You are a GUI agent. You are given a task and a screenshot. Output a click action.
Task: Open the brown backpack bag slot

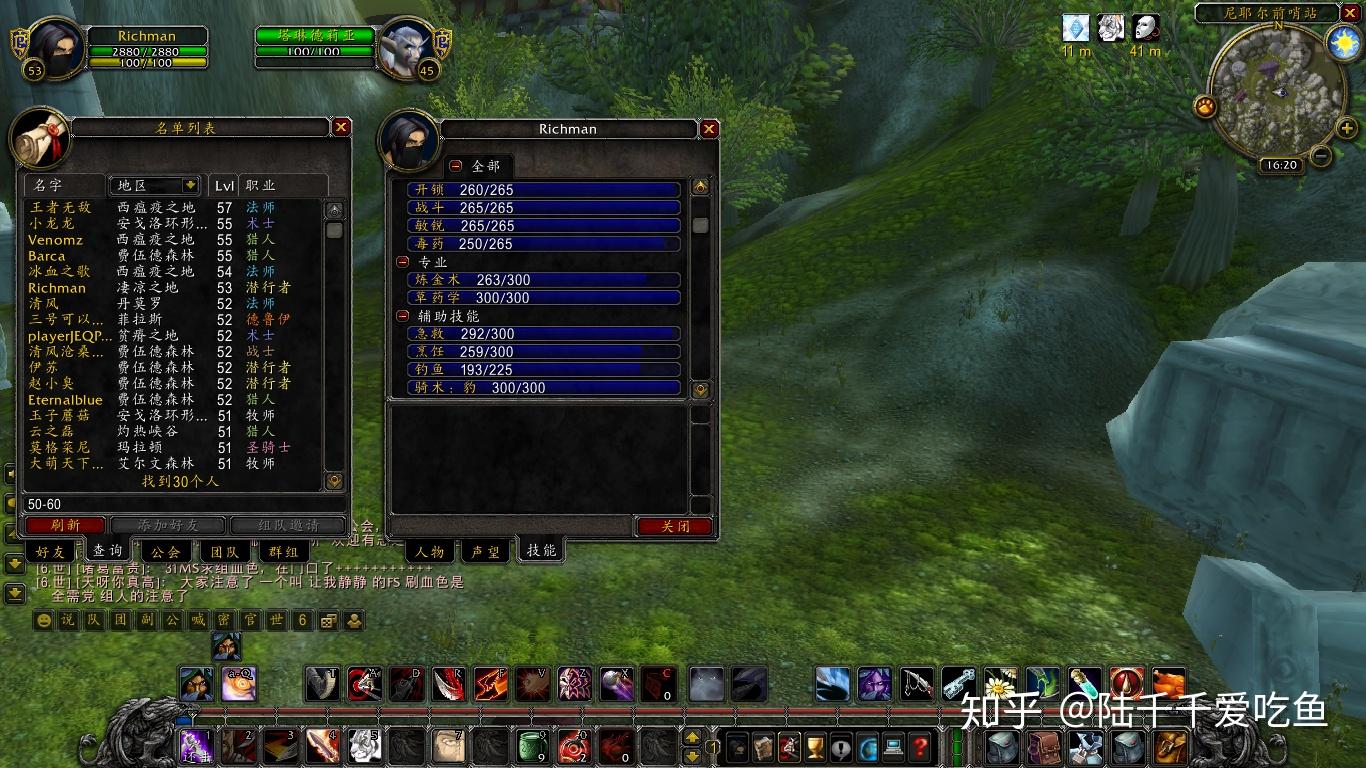click(1043, 746)
